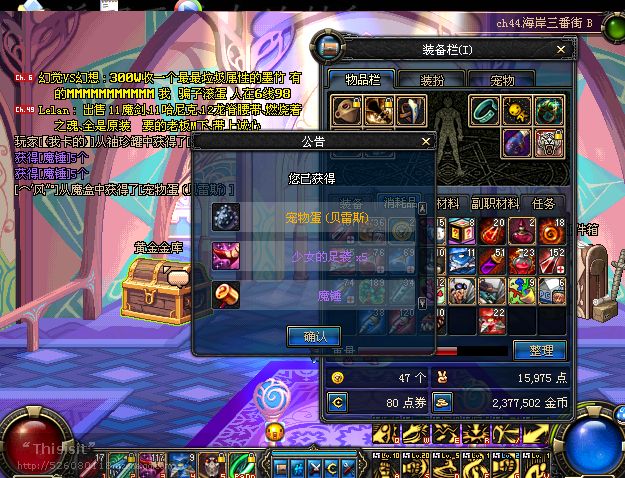Screen dimensions: 625x478
Task: Confirm the announcement with 确认
Action: click(314, 336)
